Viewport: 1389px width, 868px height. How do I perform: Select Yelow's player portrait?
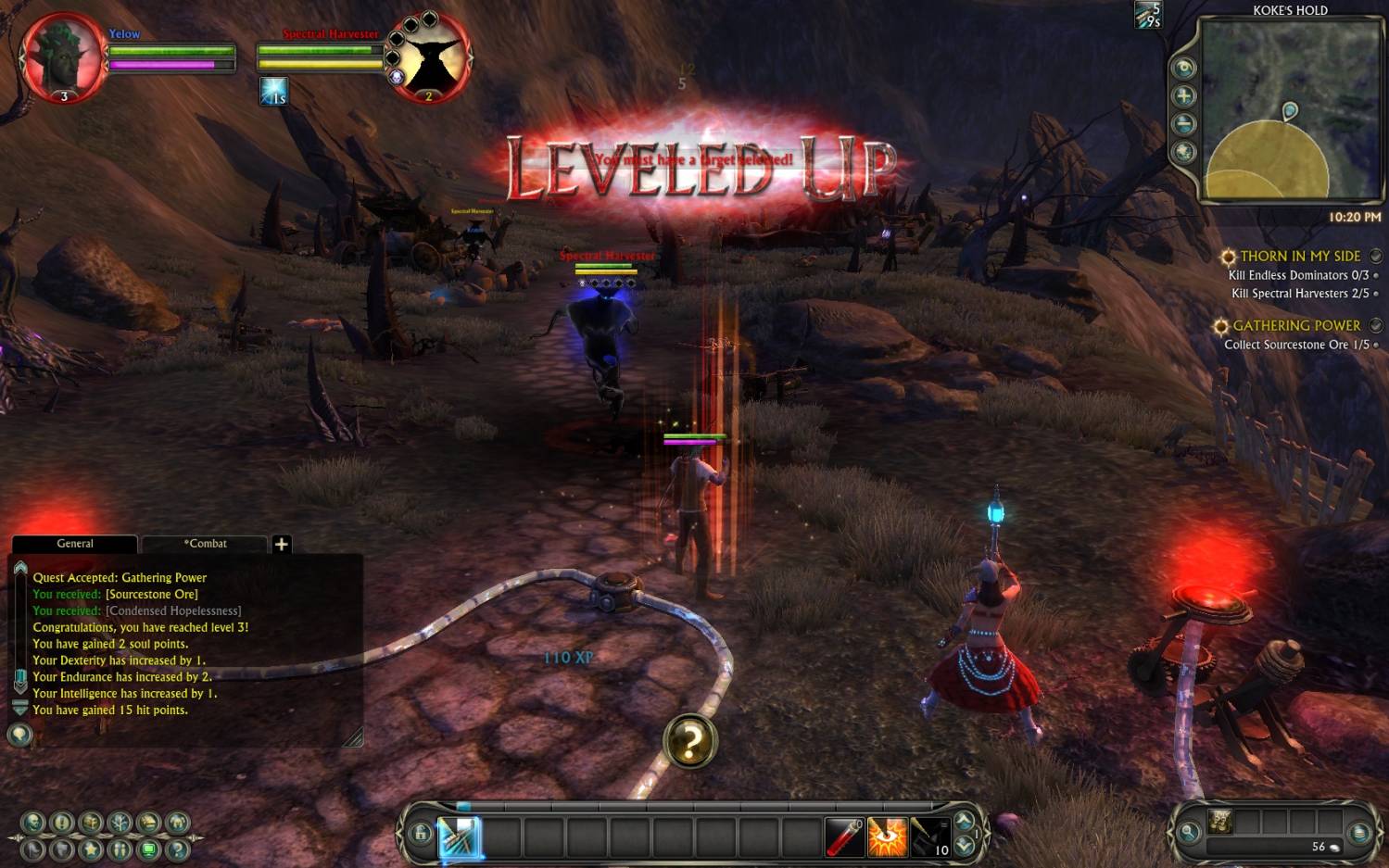point(63,57)
